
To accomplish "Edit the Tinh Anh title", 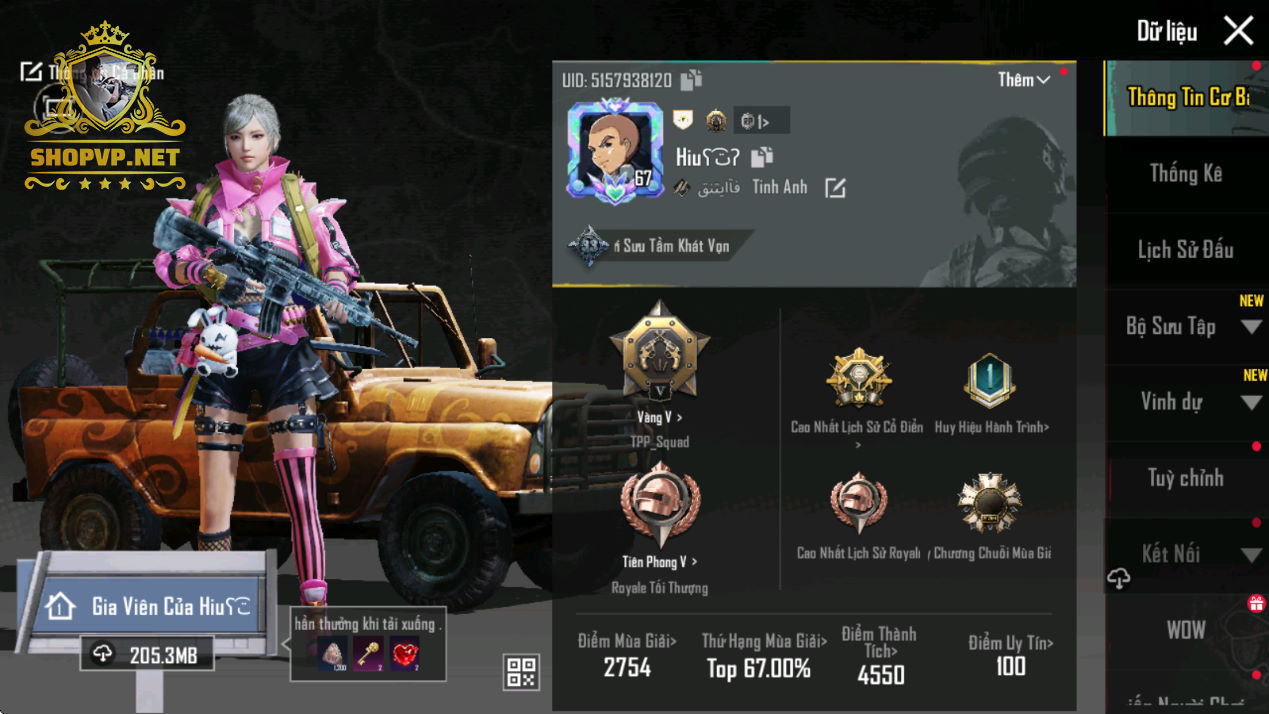I will point(834,188).
